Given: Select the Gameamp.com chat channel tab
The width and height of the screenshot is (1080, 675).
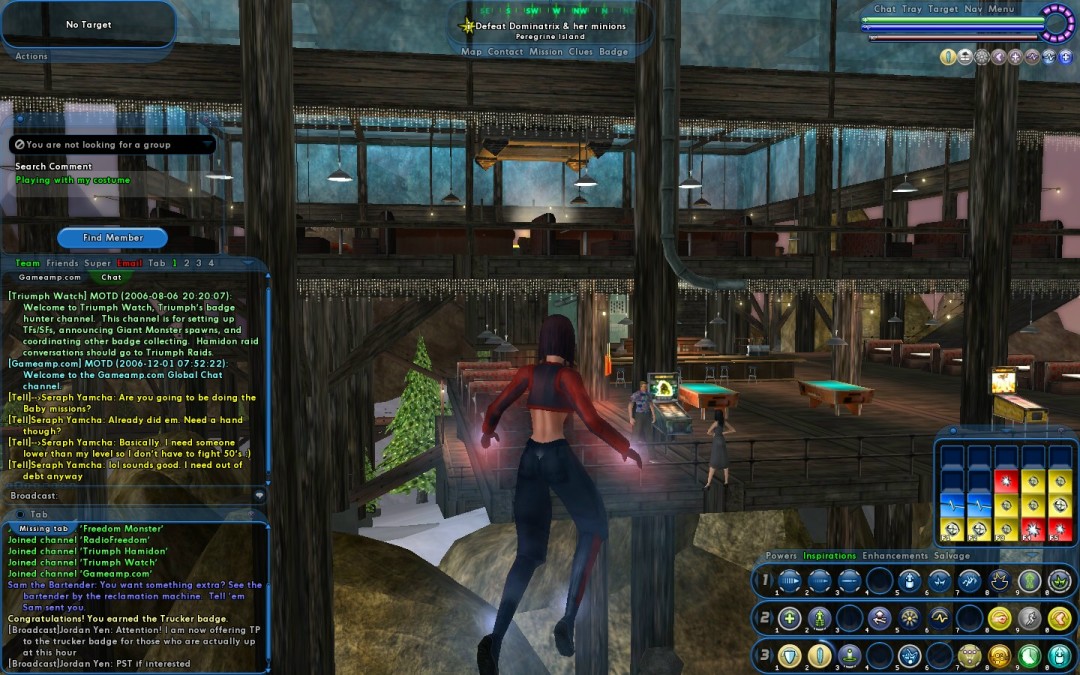Looking at the screenshot, I should (x=50, y=277).
